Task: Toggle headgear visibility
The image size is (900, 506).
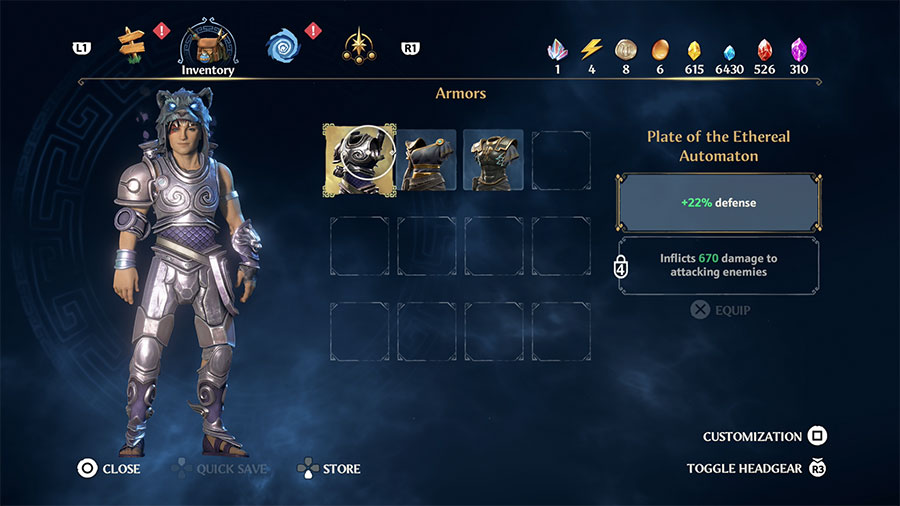Action: point(755,468)
